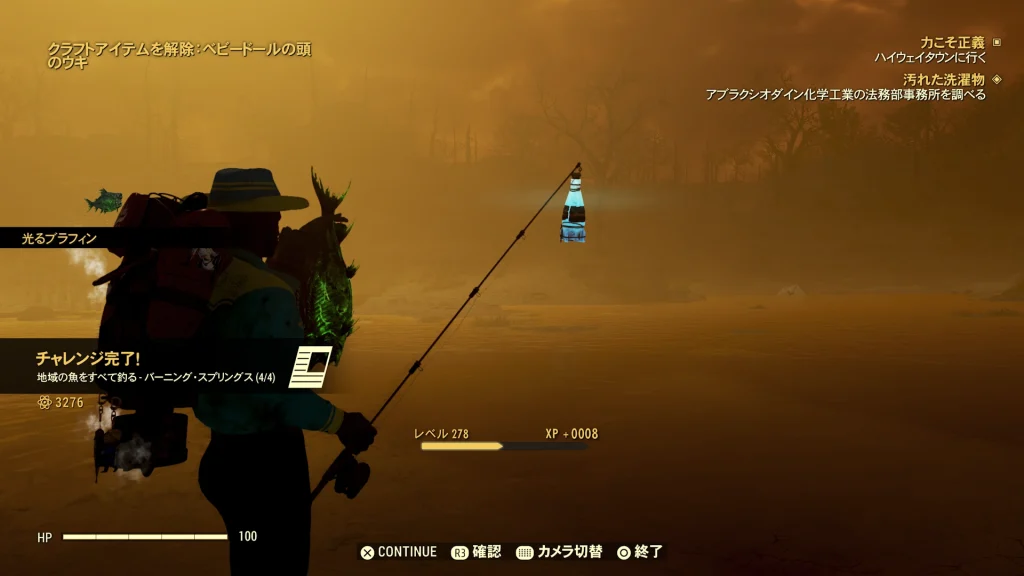Image resolution: width=1024 pixels, height=576 pixels.
Task: Select the 力こそ正義 quest tracker entry
Action: click(951, 43)
